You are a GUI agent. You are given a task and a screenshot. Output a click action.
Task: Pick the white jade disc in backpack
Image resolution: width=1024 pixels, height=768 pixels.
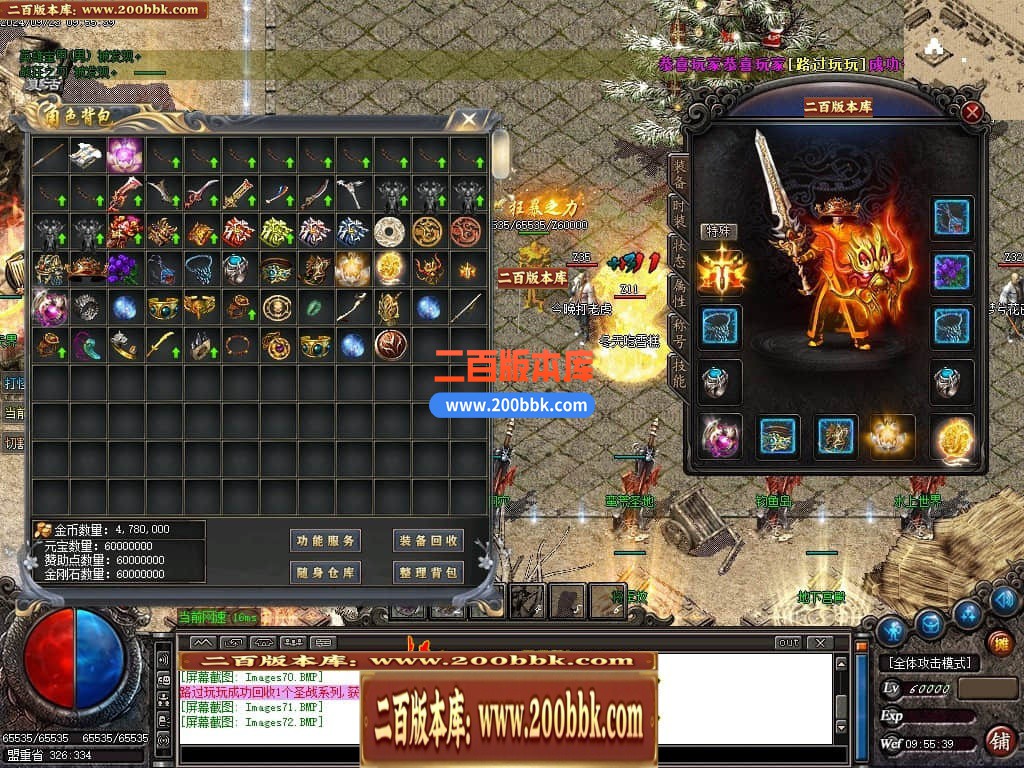[389, 232]
